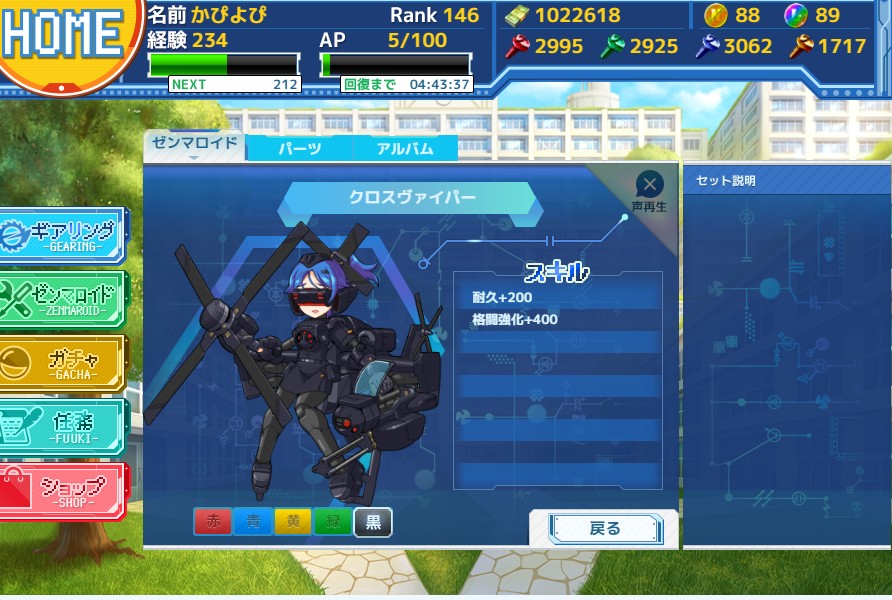892x600 pixels.
Task: Switch to the アルバム tab
Action: (405, 148)
